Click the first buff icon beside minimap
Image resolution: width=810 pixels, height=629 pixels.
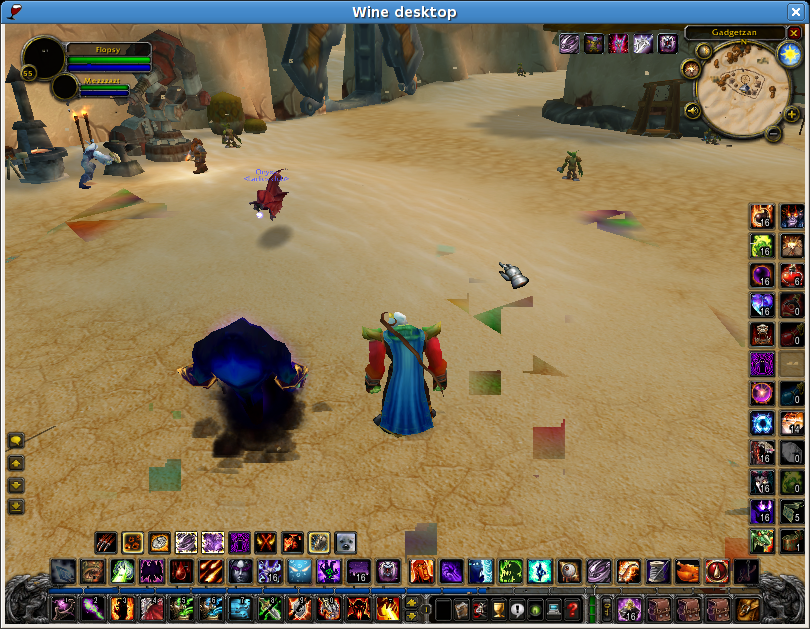point(569,43)
